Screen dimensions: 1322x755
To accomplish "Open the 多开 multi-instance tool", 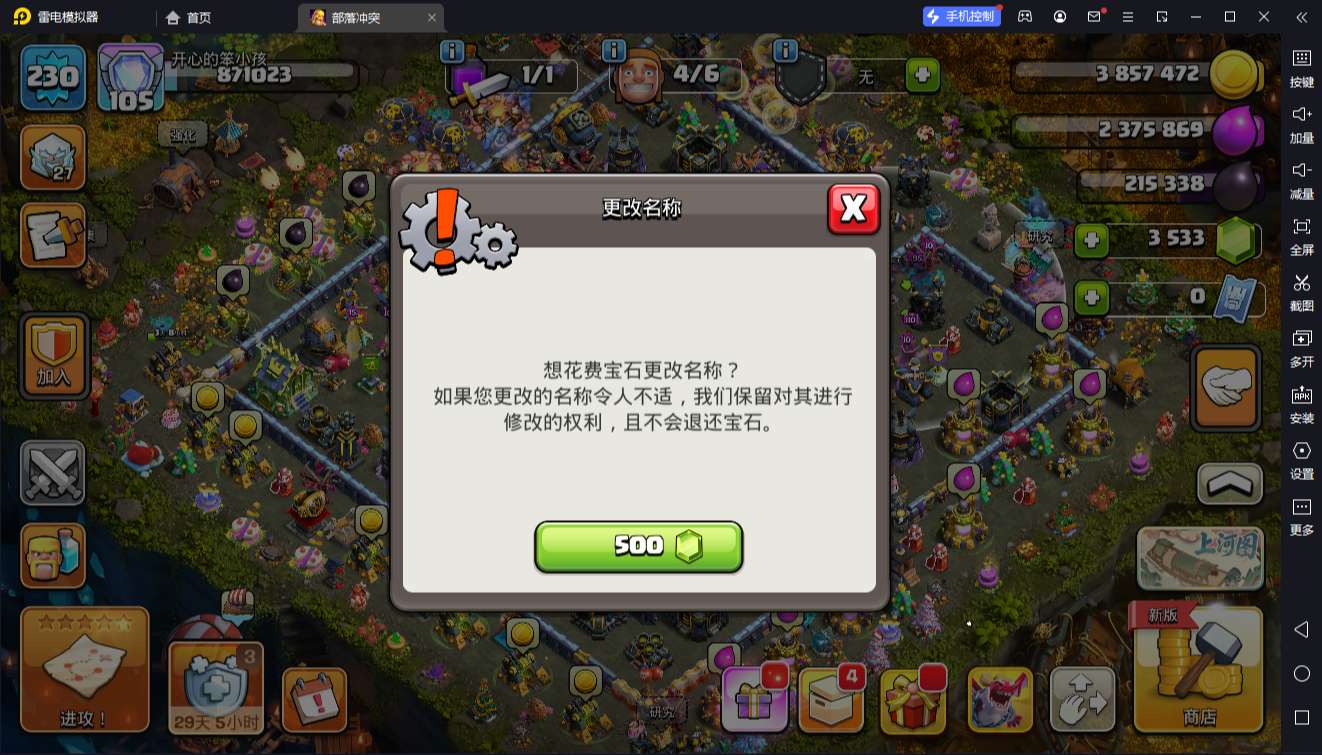I will (1301, 349).
